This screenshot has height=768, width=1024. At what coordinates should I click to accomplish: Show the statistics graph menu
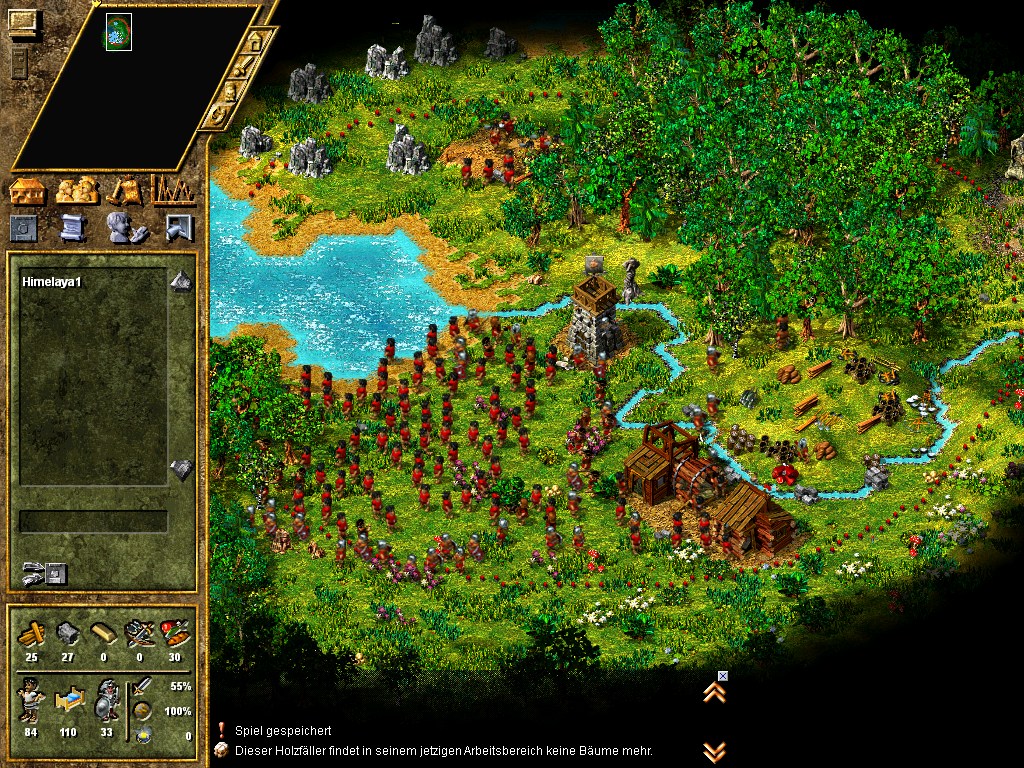click(173, 190)
